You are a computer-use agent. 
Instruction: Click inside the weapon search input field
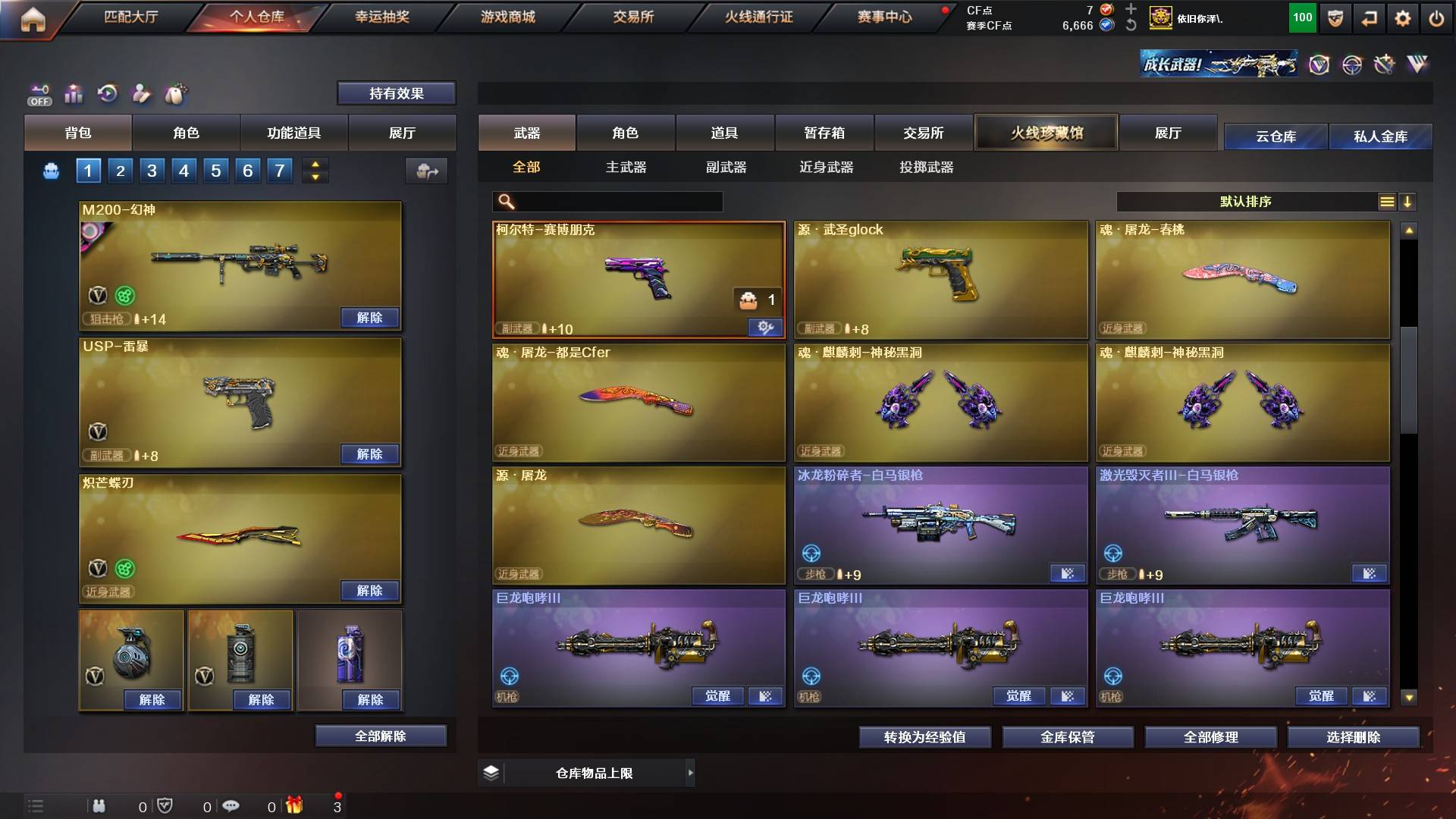coord(614,202)
